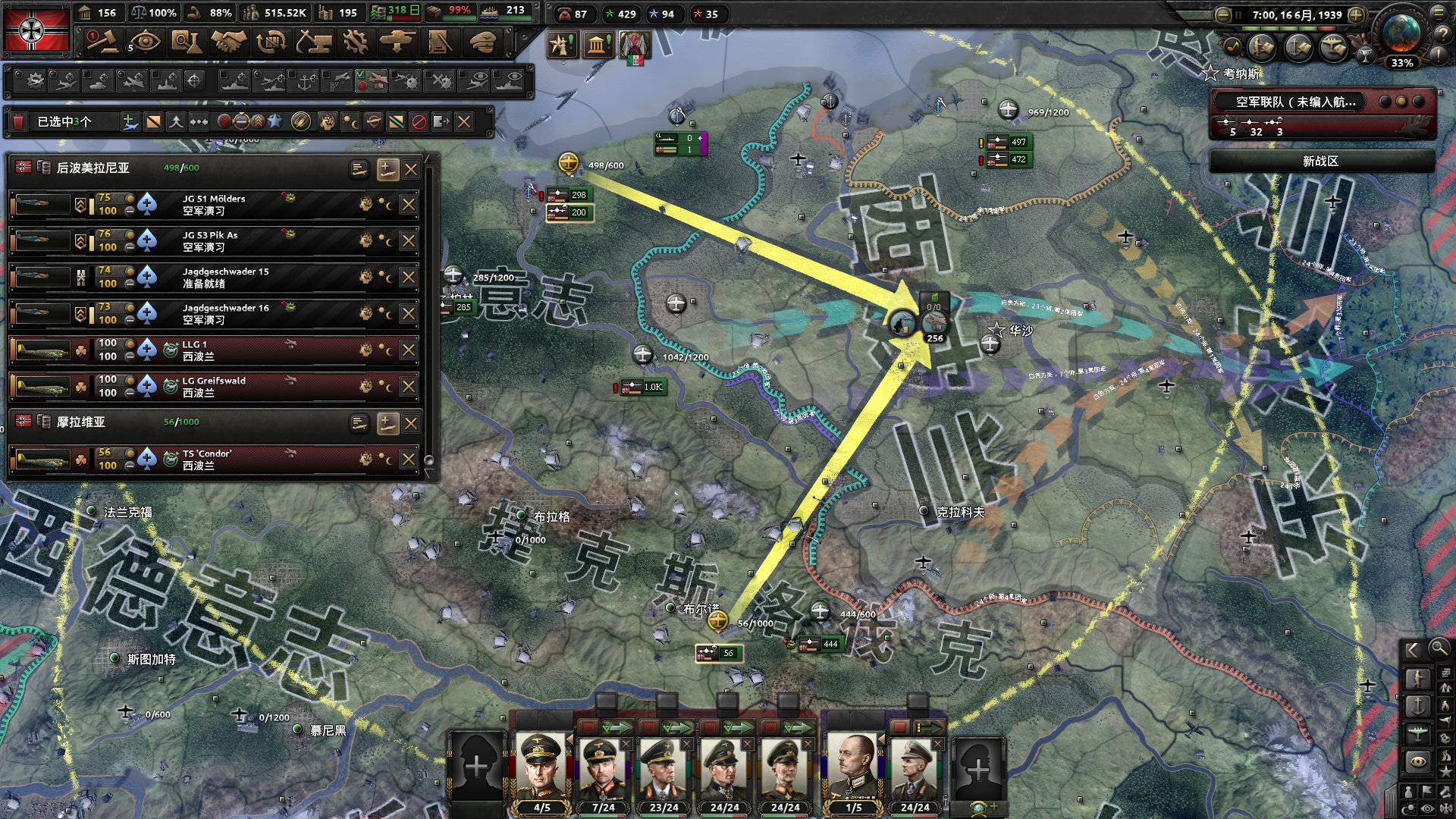Open the trade menu with cycling arrows
This screenshot has height=819, width=1456.
tap(271, 42)
